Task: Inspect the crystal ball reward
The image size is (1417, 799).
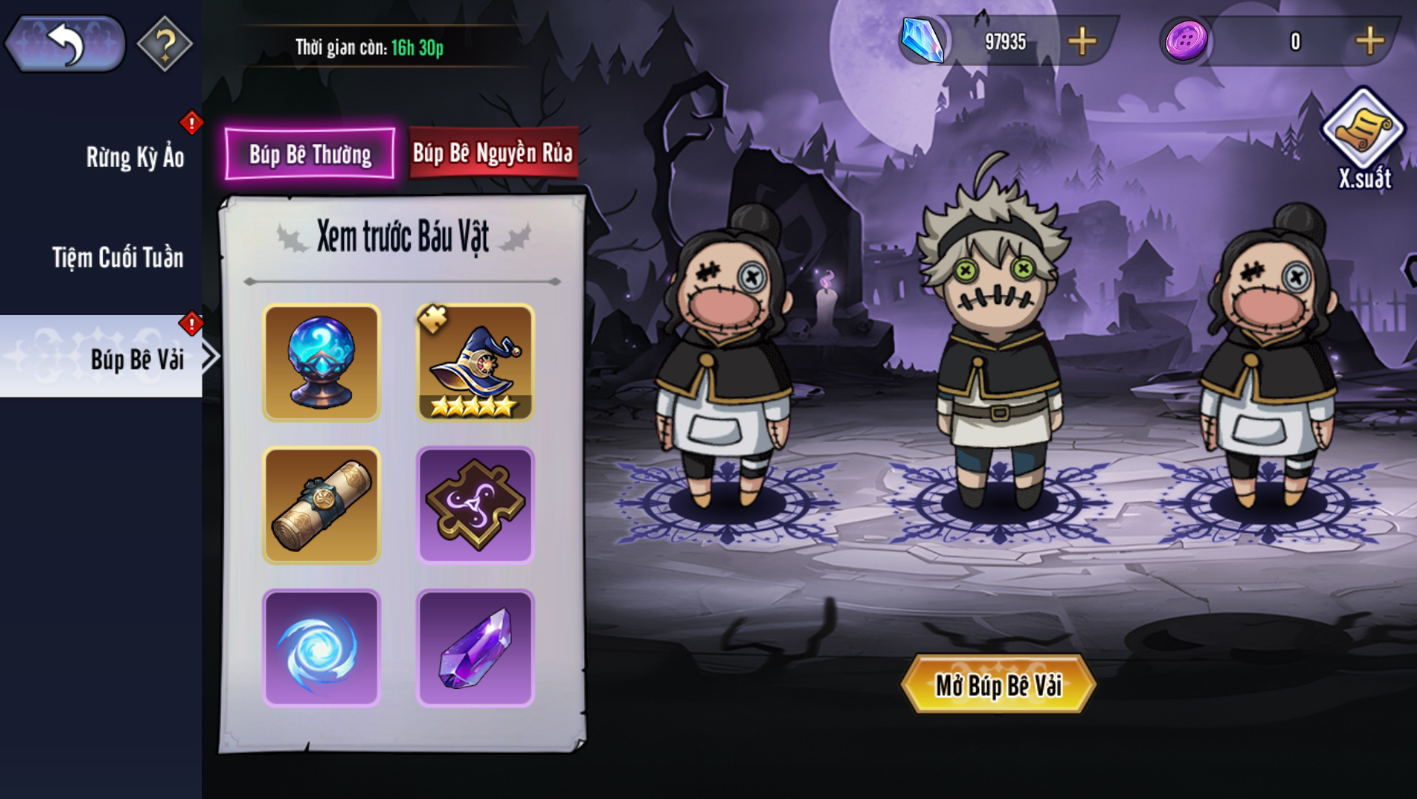Action: coord(321,363)
